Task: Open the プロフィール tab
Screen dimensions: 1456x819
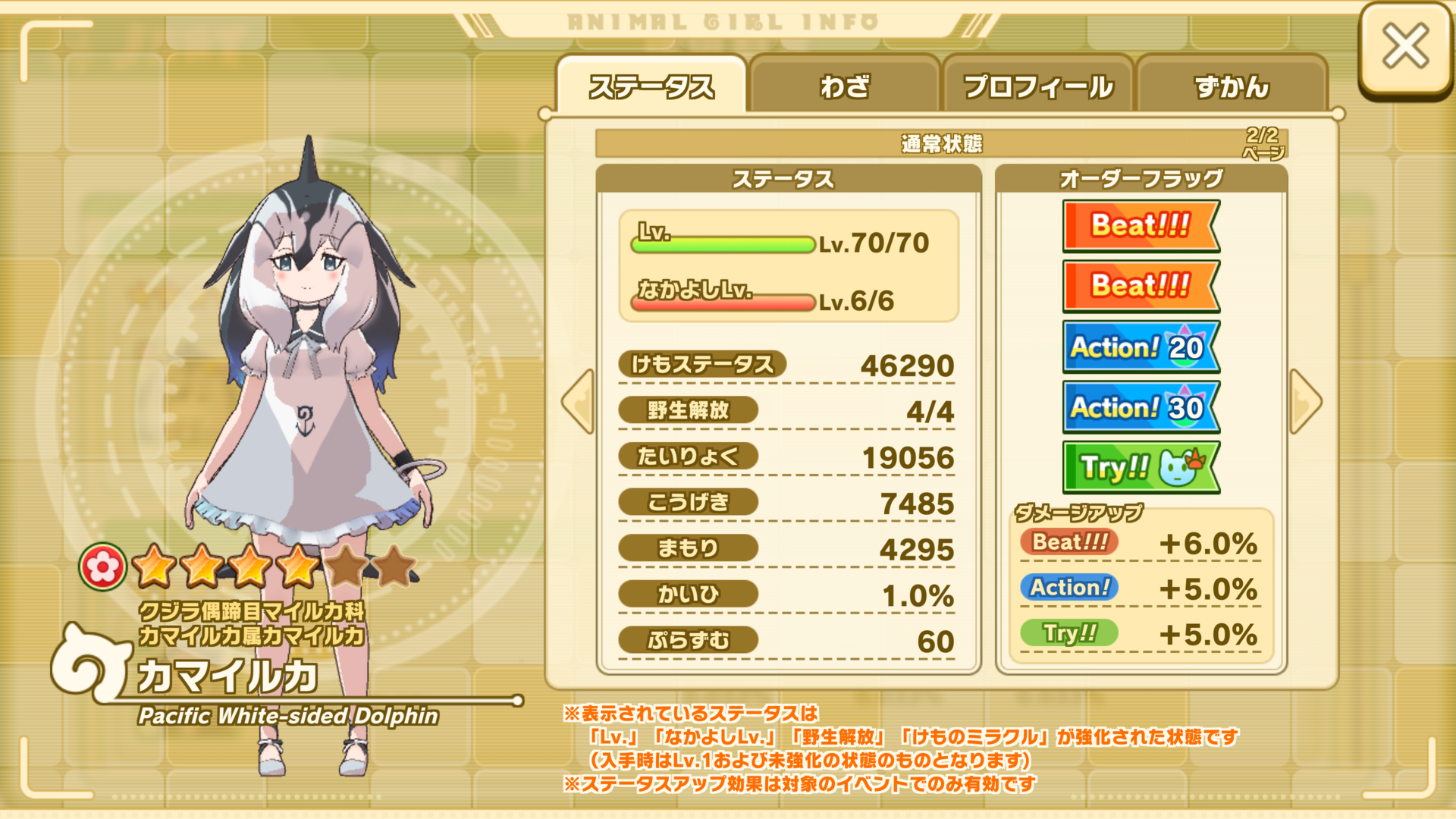Action: coord(1038,86)
